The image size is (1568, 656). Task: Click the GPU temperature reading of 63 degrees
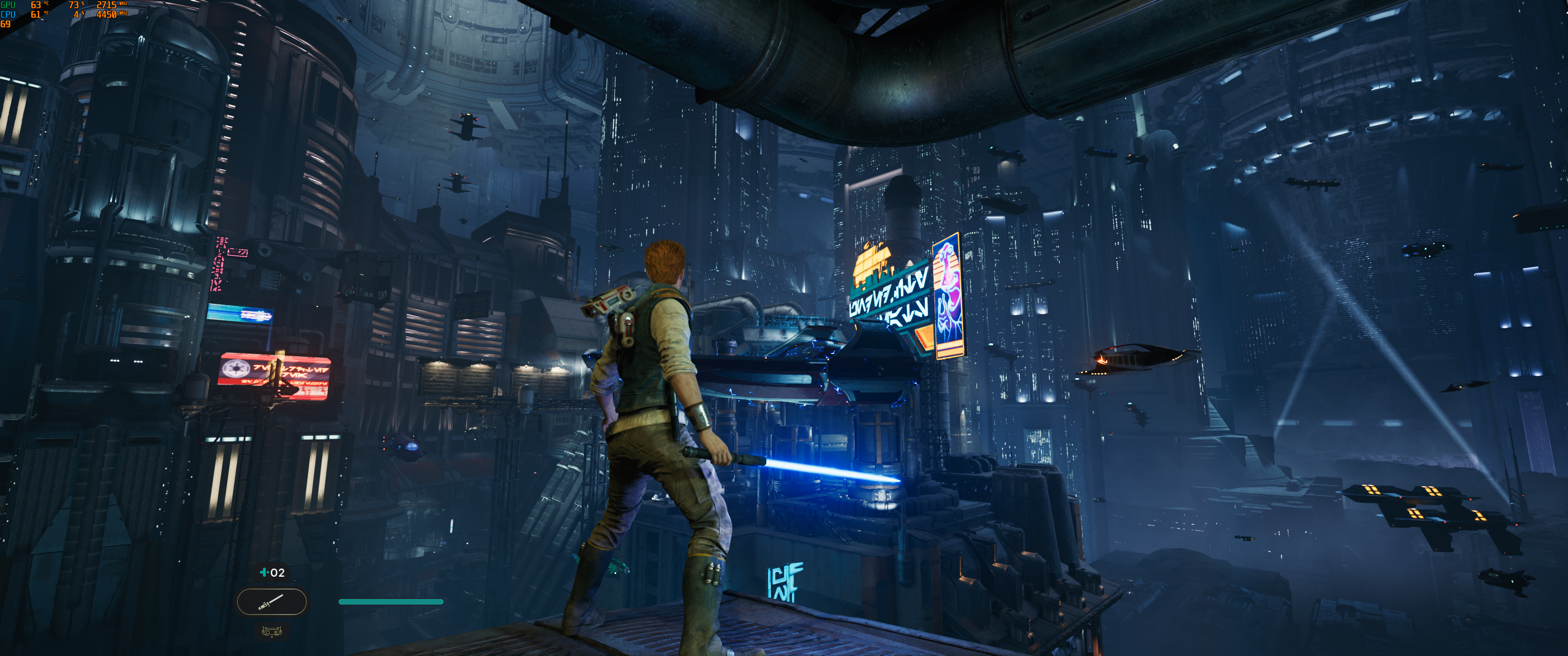tap(35, 5)
